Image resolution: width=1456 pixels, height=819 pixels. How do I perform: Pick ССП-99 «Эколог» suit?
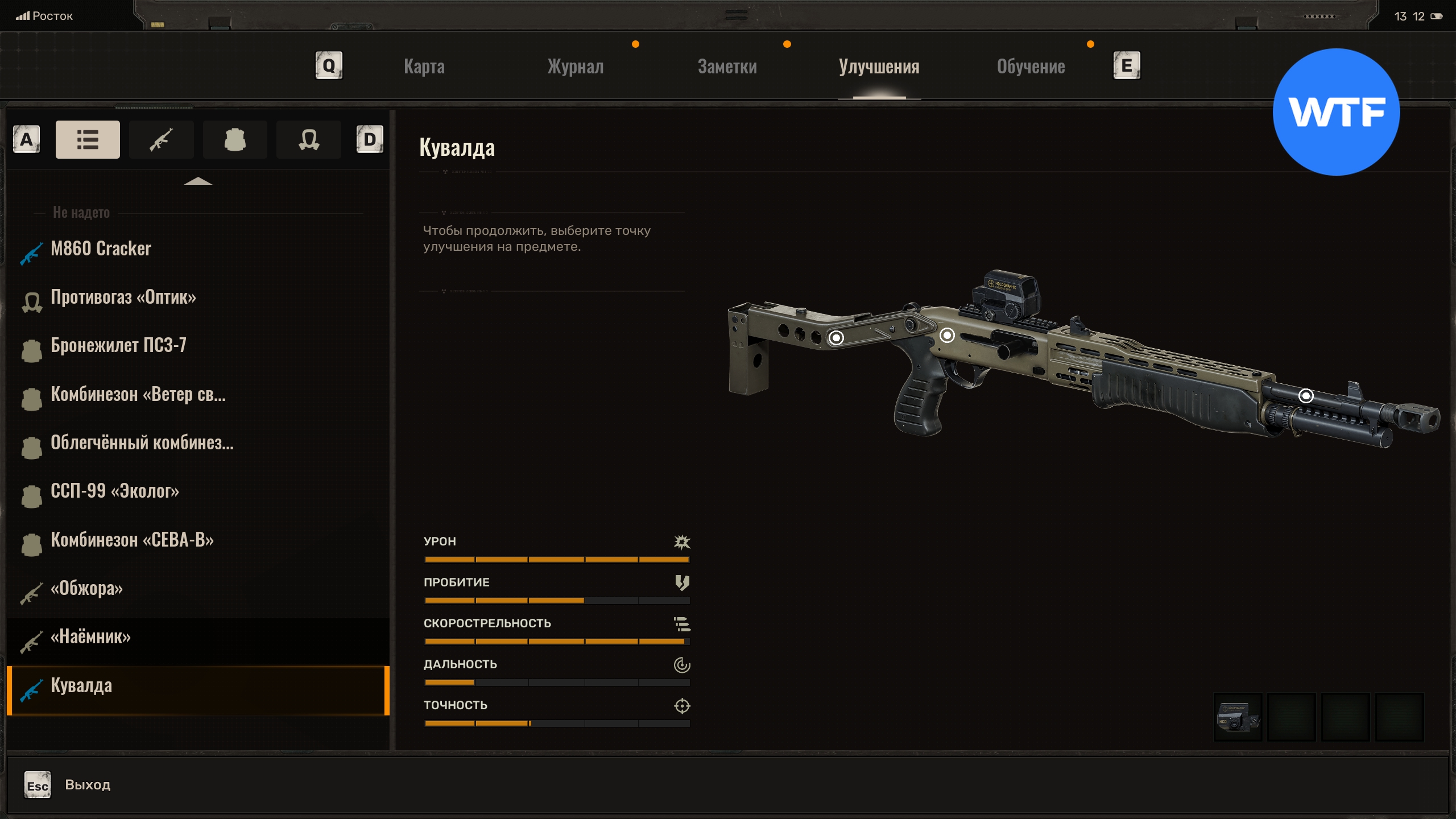click(114, 491)
